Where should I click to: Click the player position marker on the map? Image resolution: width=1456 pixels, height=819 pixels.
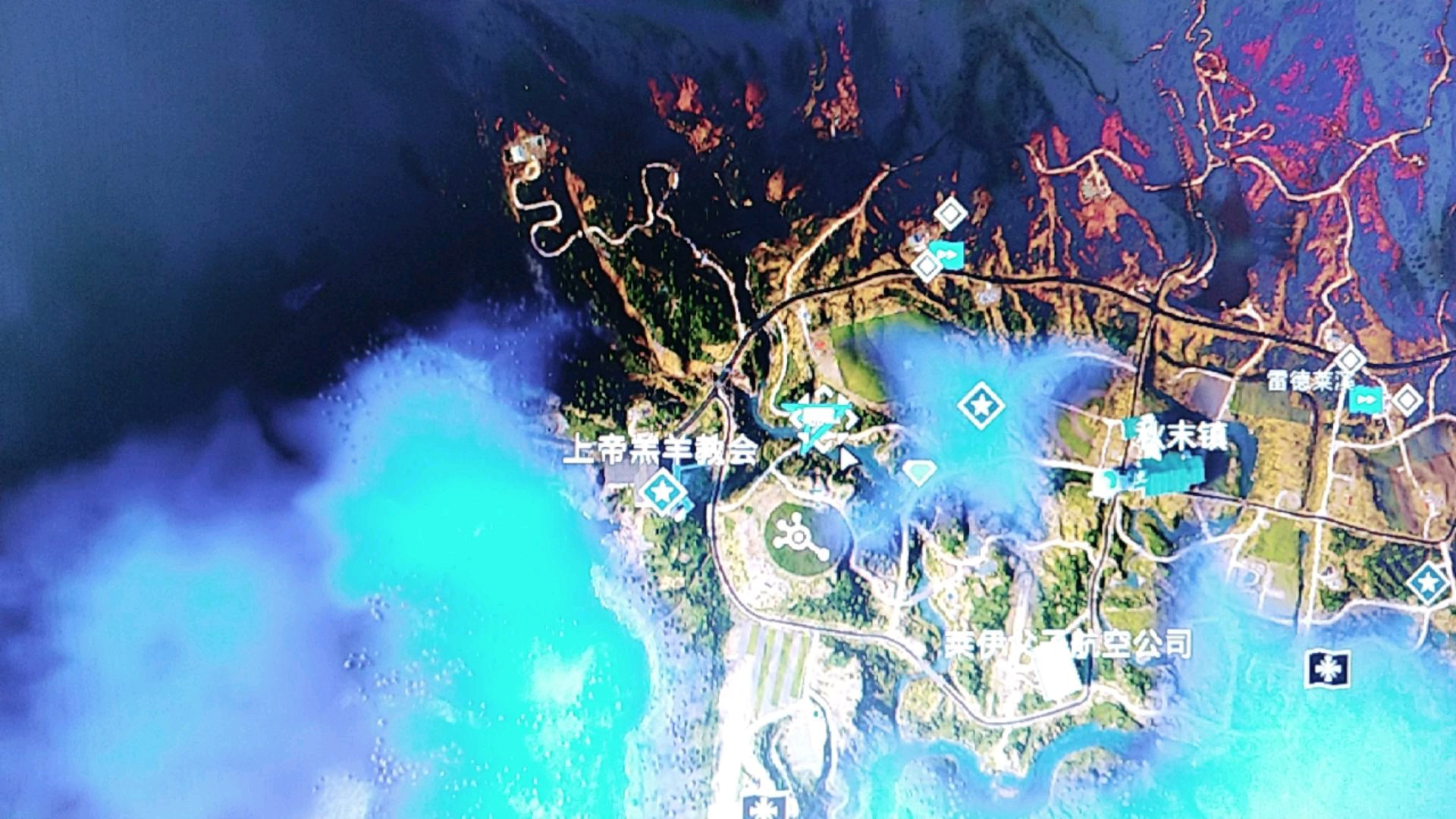click(819, 421)
